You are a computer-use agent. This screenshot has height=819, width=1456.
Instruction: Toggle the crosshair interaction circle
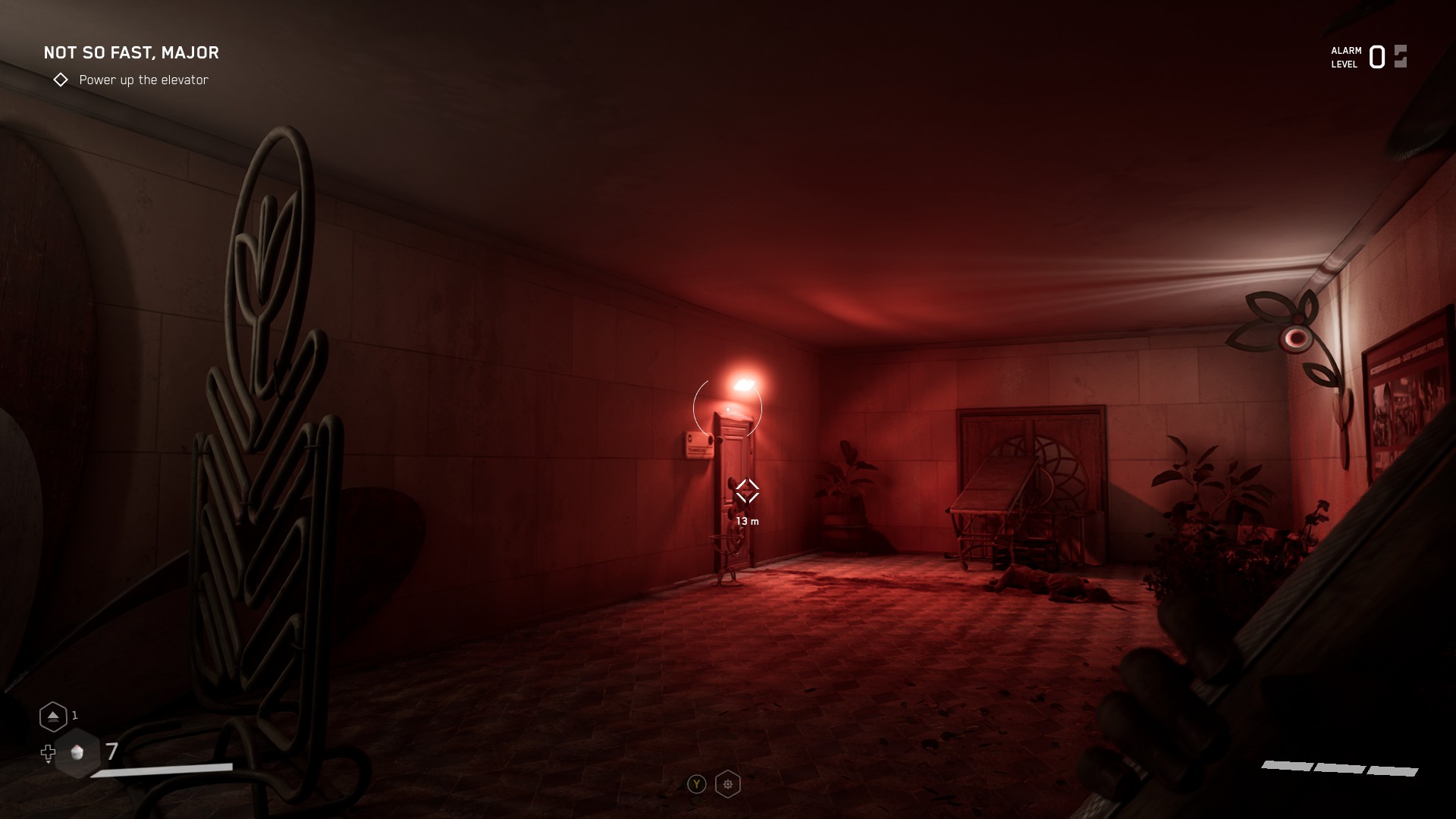727,409
